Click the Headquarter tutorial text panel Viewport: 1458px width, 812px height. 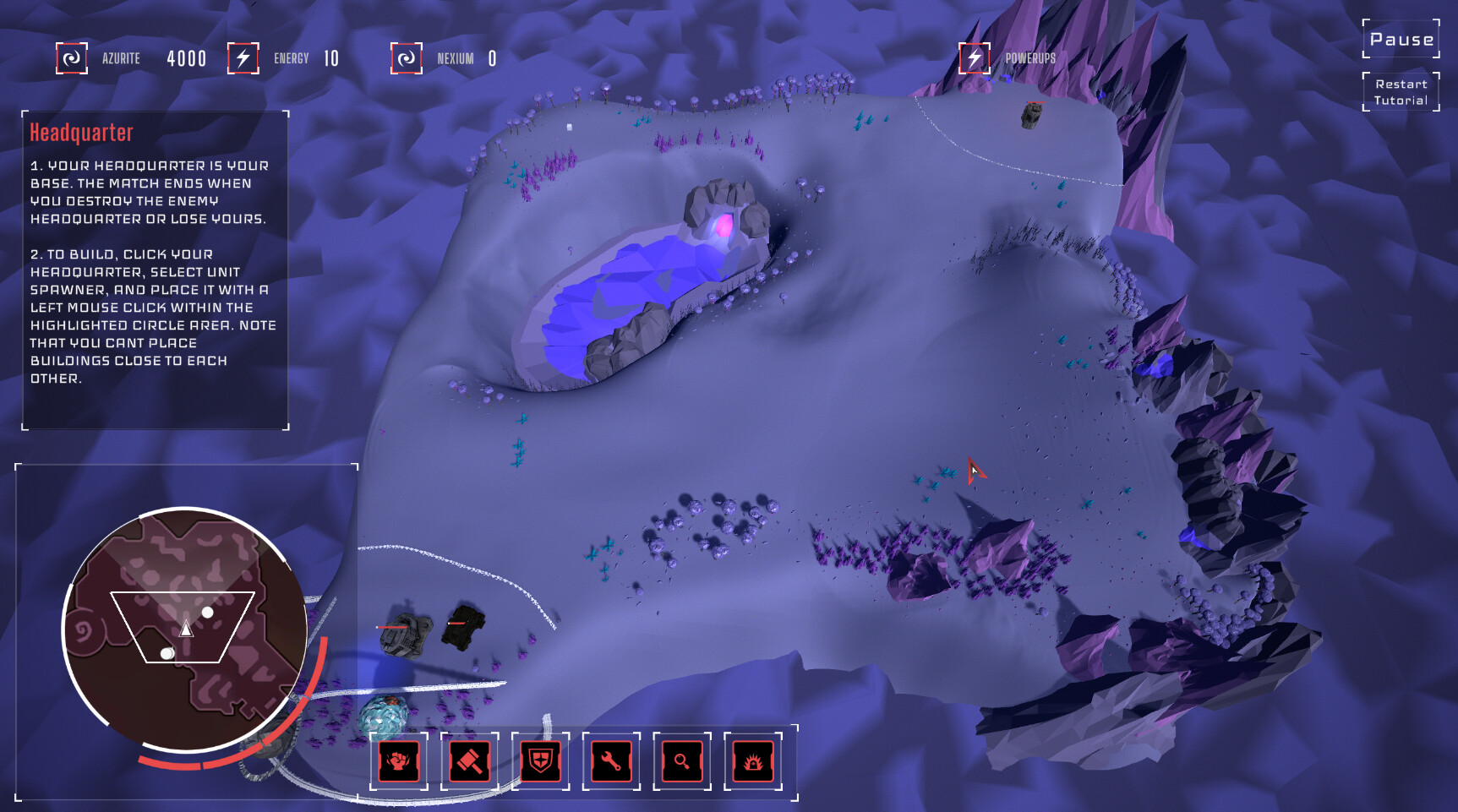152,270
